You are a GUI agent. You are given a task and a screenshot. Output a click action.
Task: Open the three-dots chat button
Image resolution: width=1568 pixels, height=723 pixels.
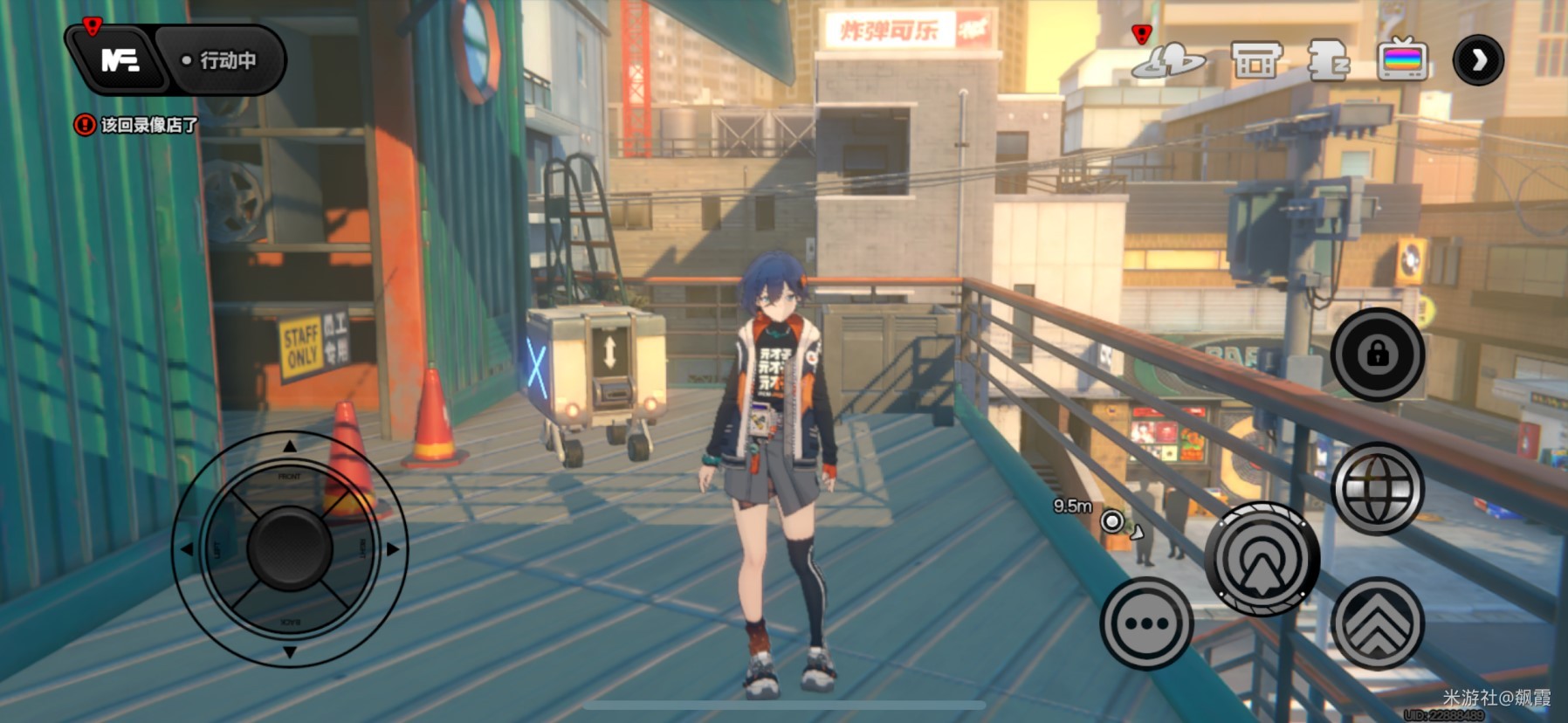[x=1146, y=623]
